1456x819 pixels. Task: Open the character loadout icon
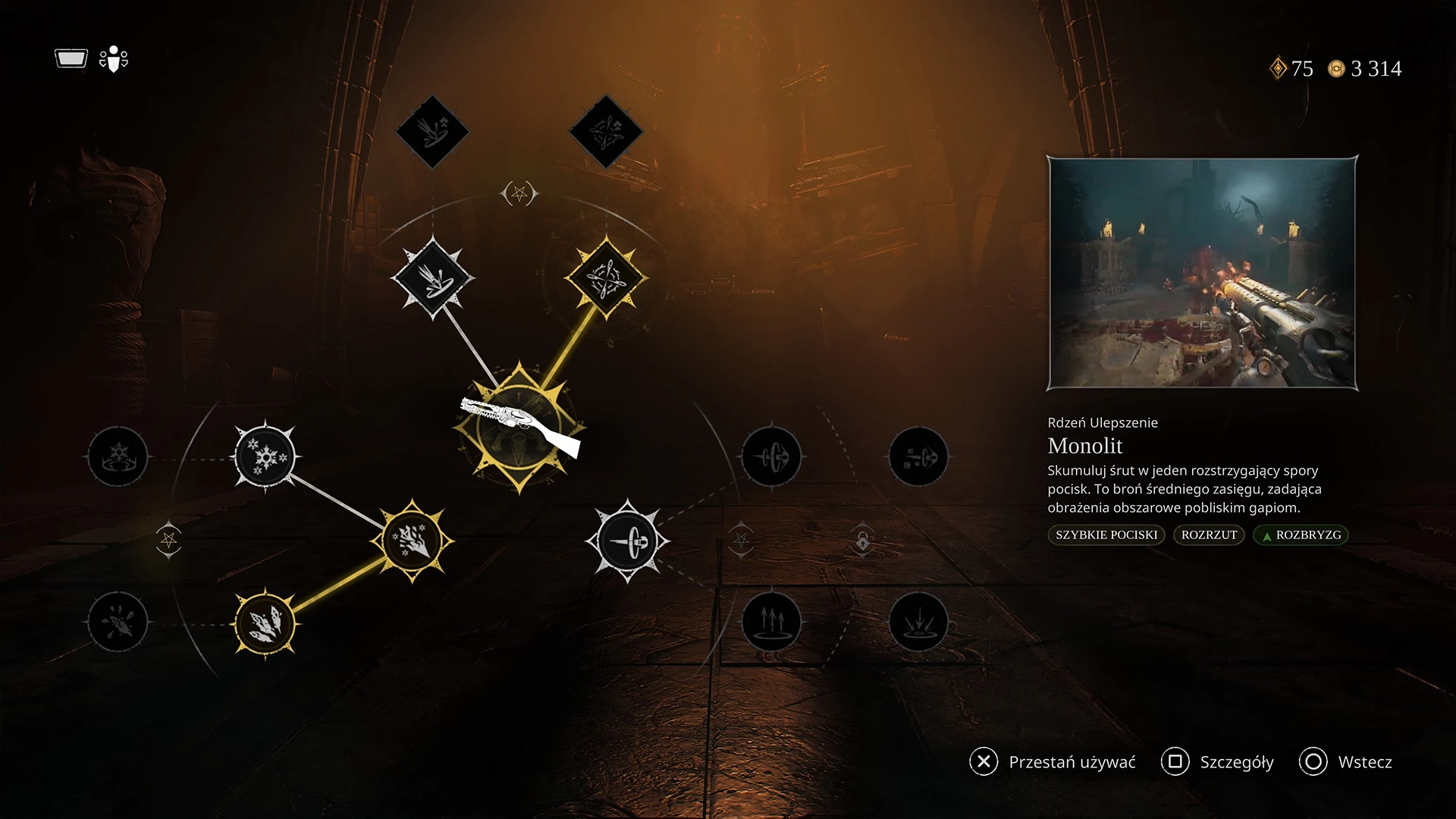(x=113, y=59)
